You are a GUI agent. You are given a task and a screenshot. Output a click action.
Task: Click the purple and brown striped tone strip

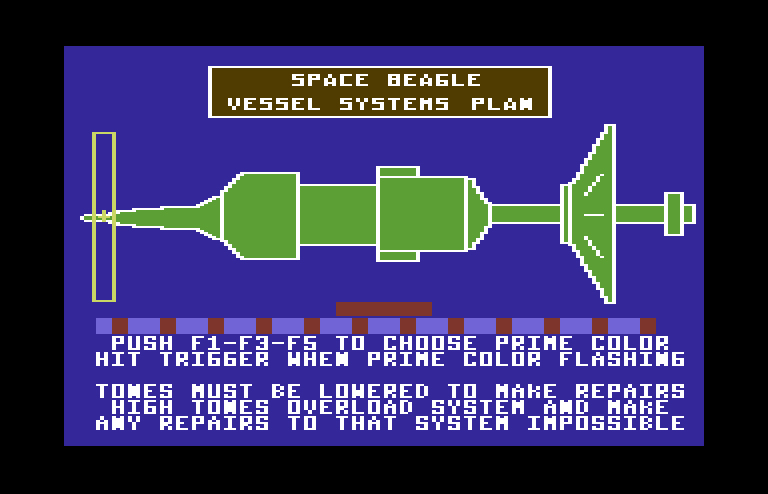[x=376, y=326]
